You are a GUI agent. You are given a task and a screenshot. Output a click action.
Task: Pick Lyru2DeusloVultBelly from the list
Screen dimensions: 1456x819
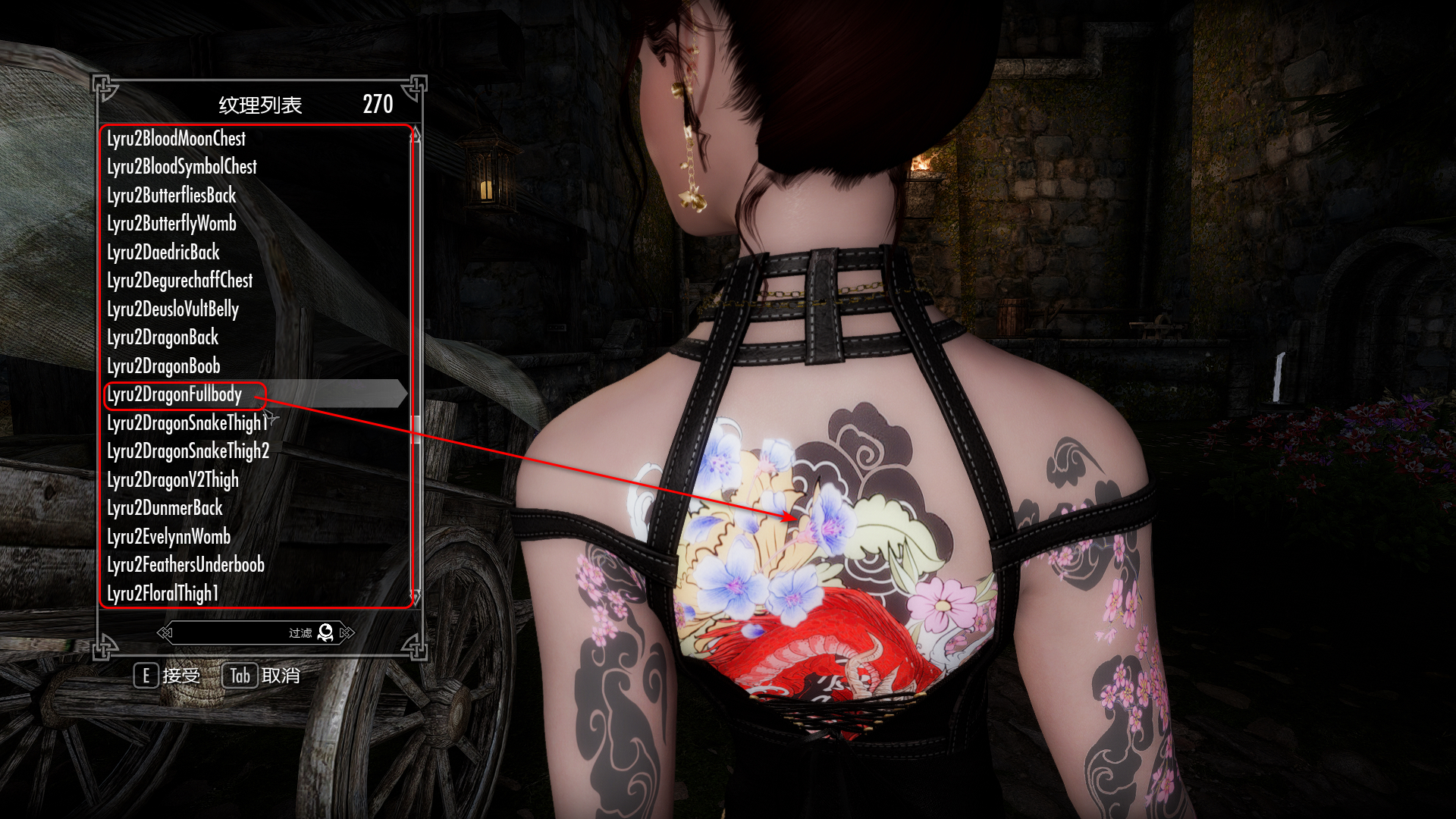(173, 309)
